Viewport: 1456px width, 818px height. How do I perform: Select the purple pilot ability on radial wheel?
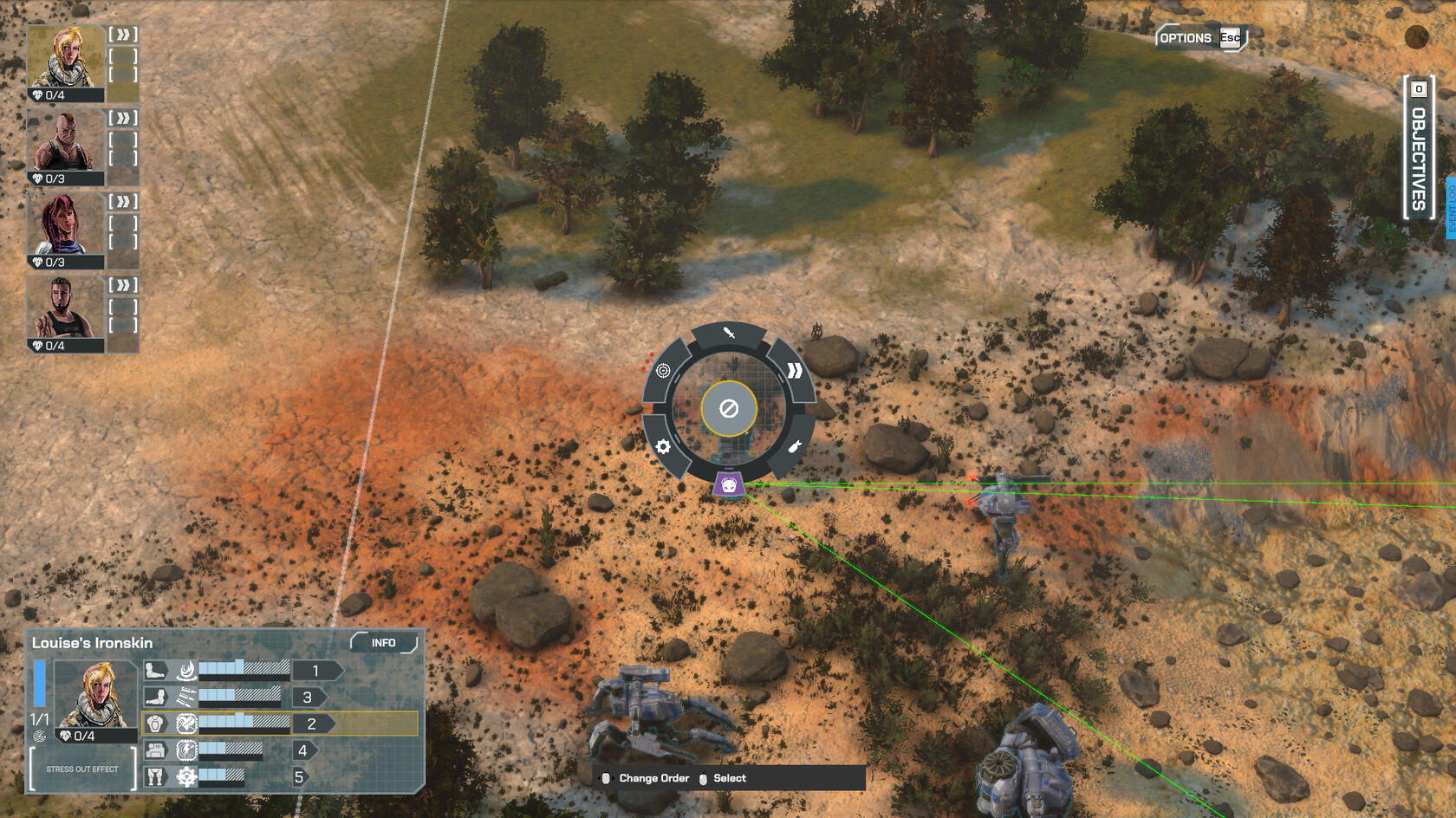point(729,485)
